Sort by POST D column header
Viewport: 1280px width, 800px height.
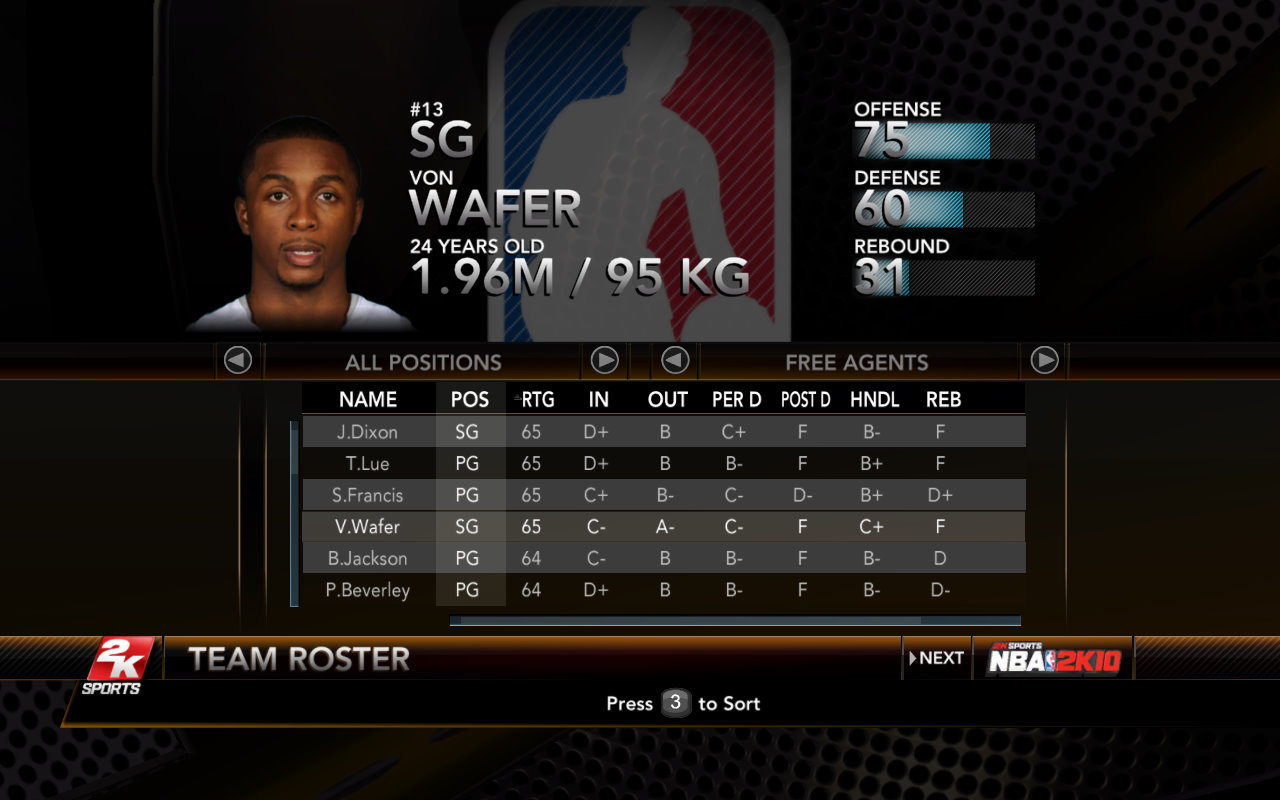pyautogui.click(x=805, y=400)
